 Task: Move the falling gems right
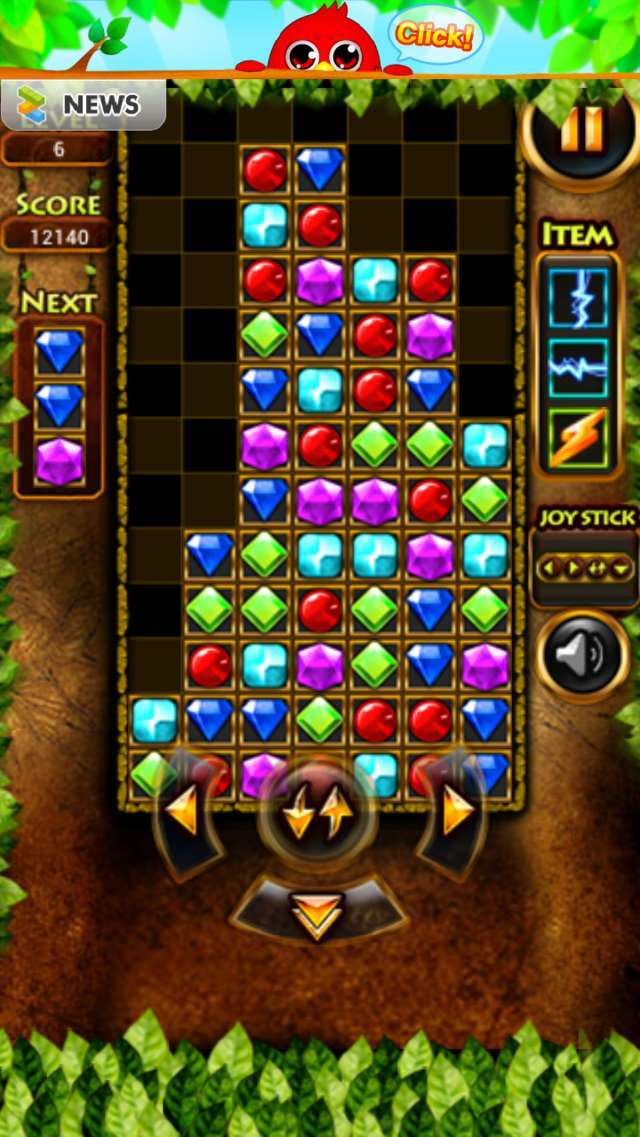click(x=454, y=814)
